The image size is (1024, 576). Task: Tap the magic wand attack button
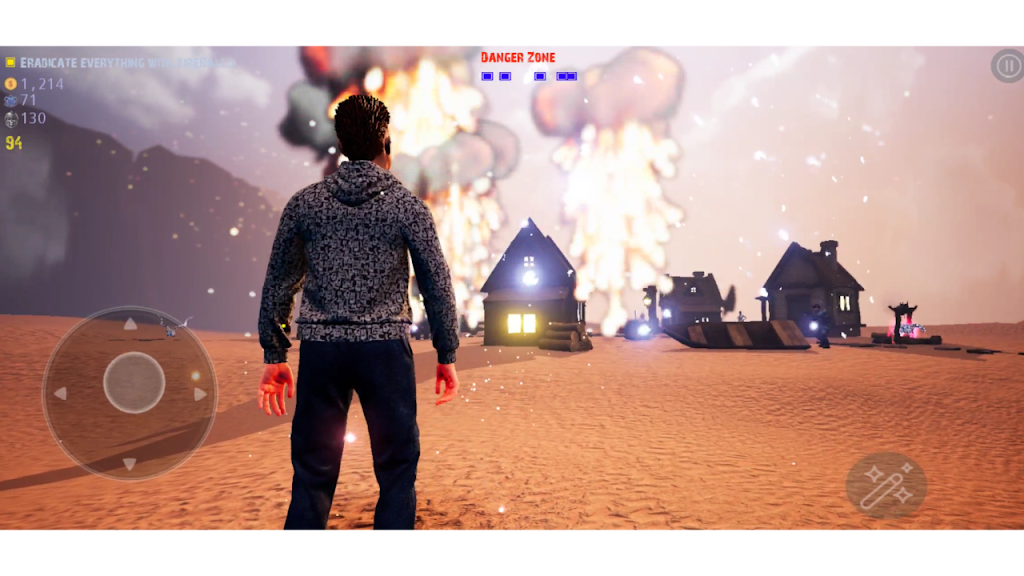886,485
